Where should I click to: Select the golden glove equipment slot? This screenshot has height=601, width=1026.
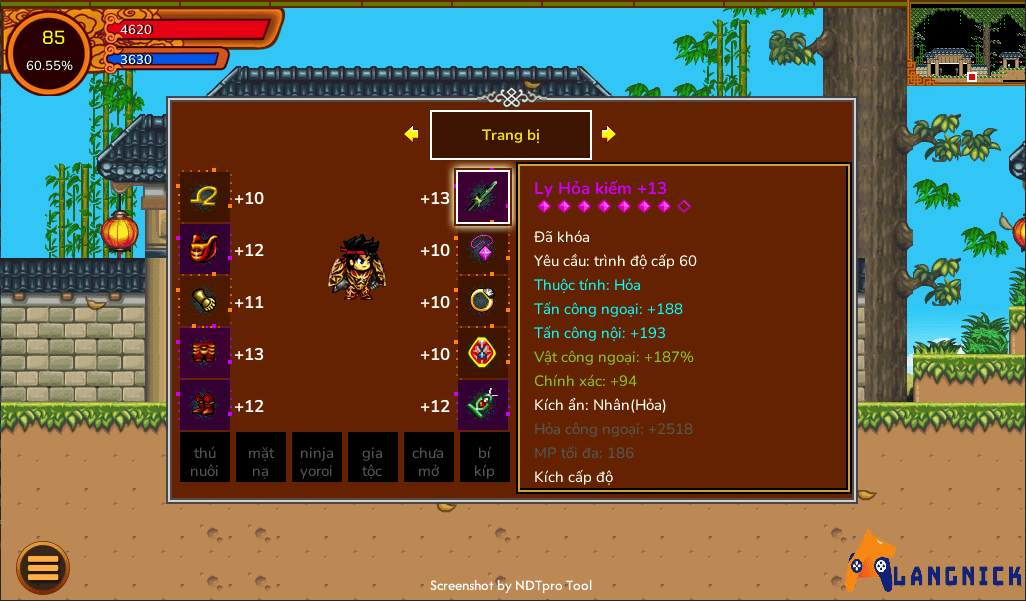(x=205, y=301)
